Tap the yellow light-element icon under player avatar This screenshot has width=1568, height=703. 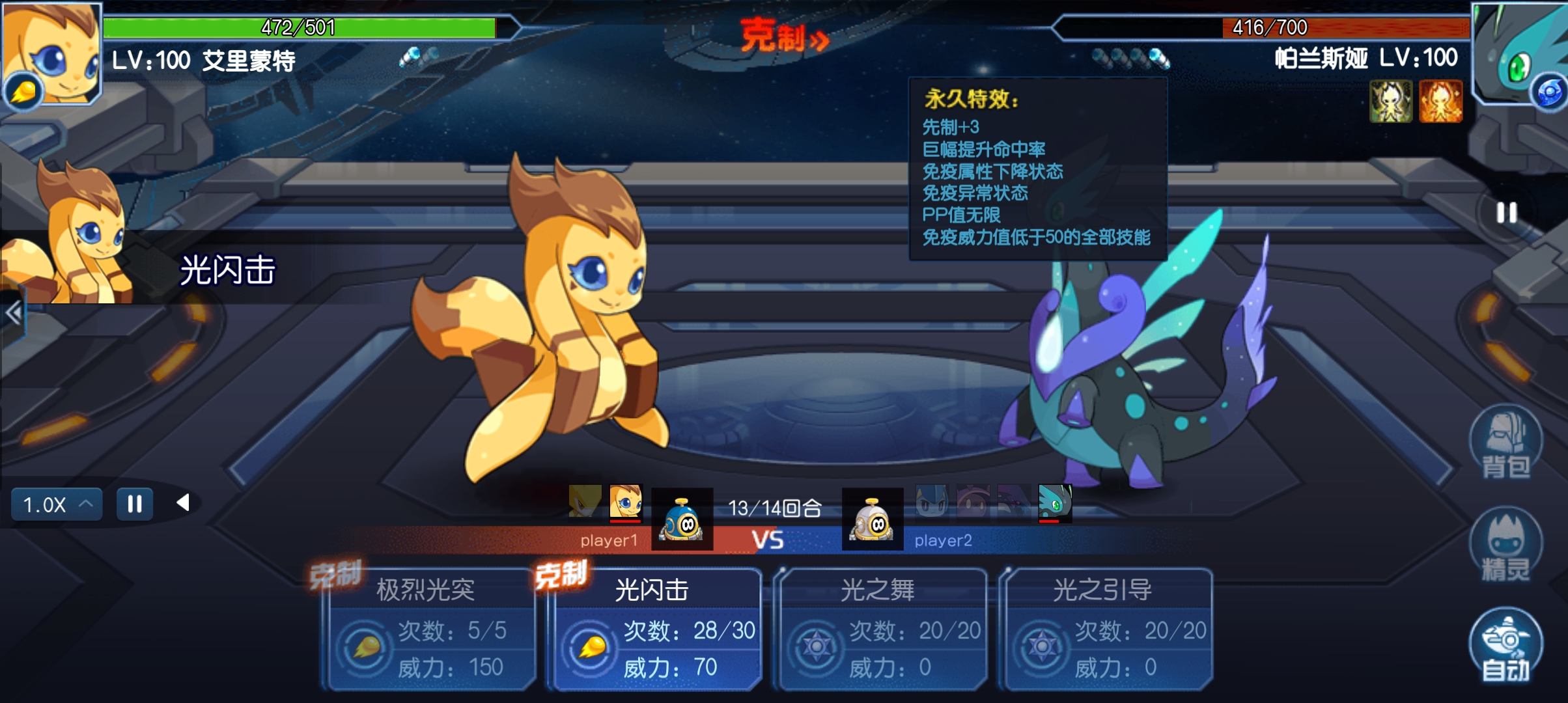pos(25,91)
